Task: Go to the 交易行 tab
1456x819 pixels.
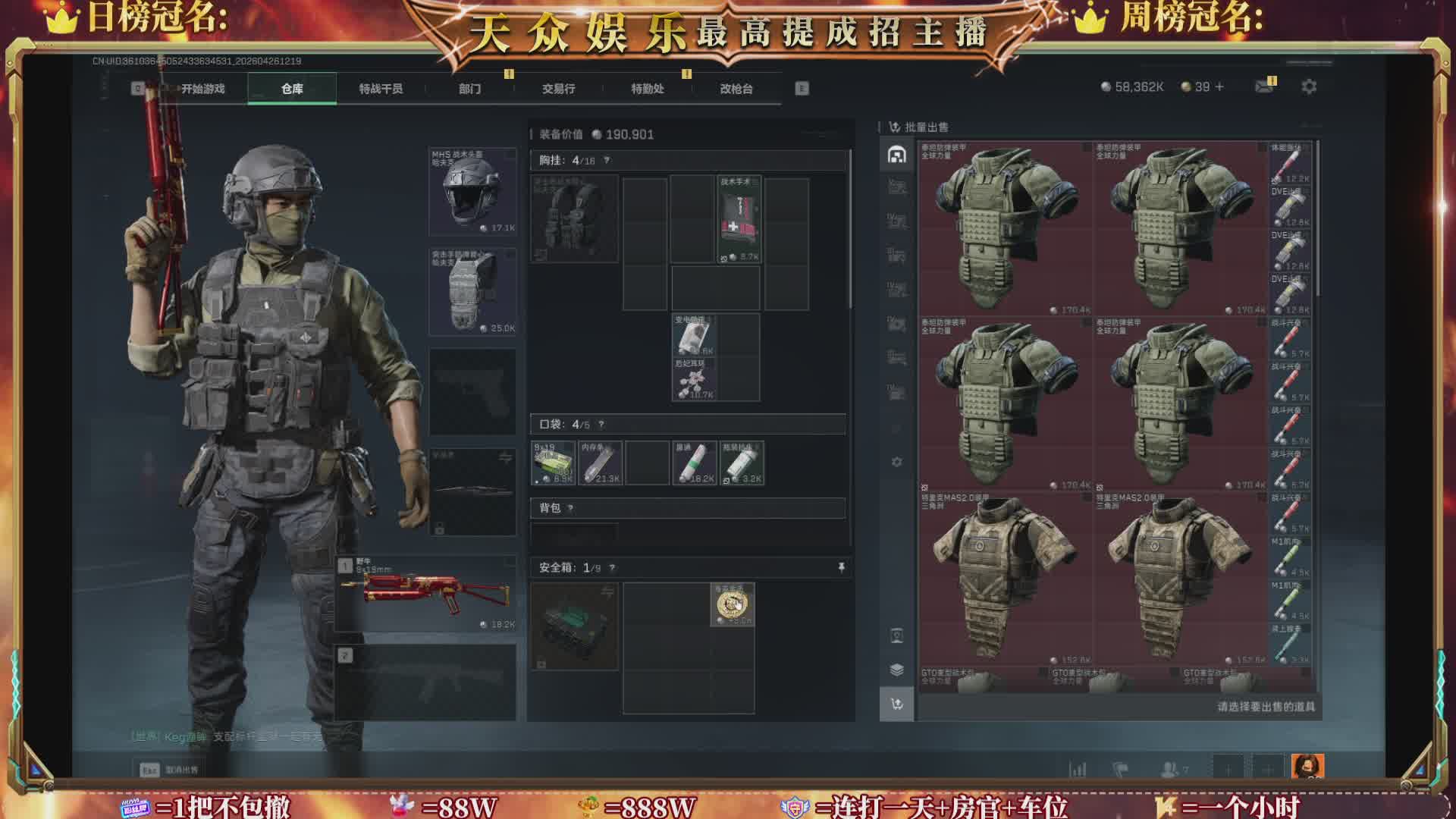Action: point(558,89)
